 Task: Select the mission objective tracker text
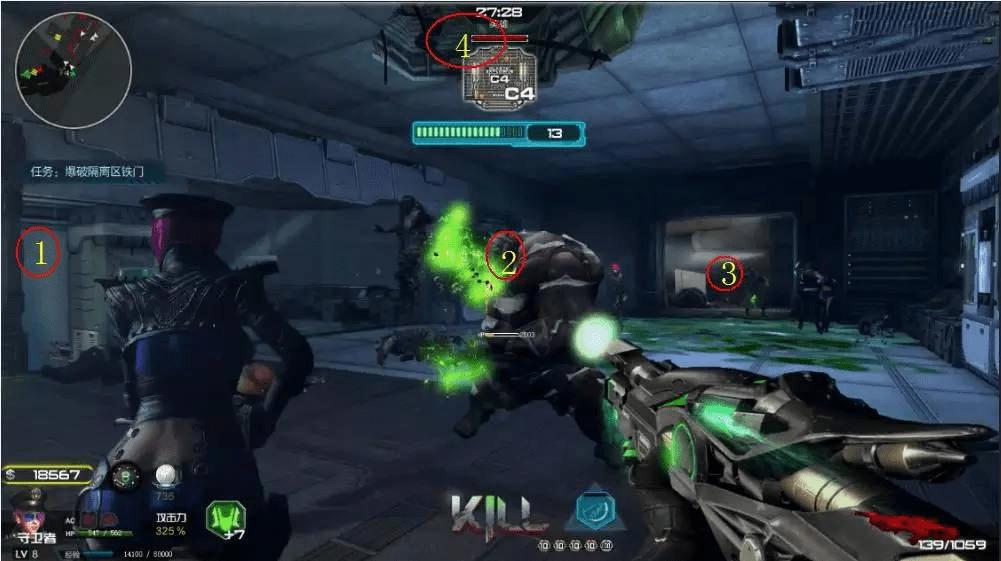(x=96, y=172)
